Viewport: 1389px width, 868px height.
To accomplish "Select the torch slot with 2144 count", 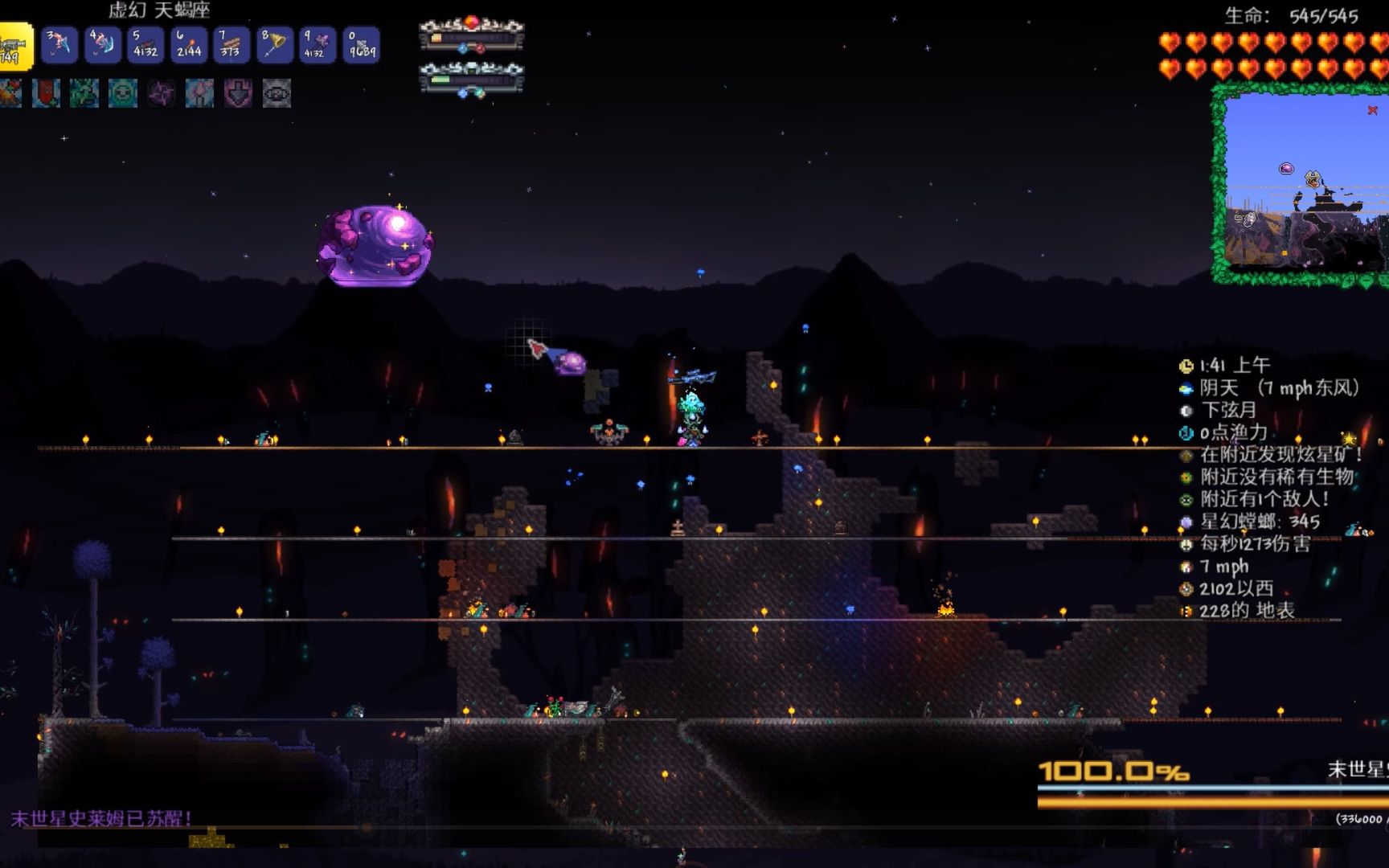I will 189,45.
